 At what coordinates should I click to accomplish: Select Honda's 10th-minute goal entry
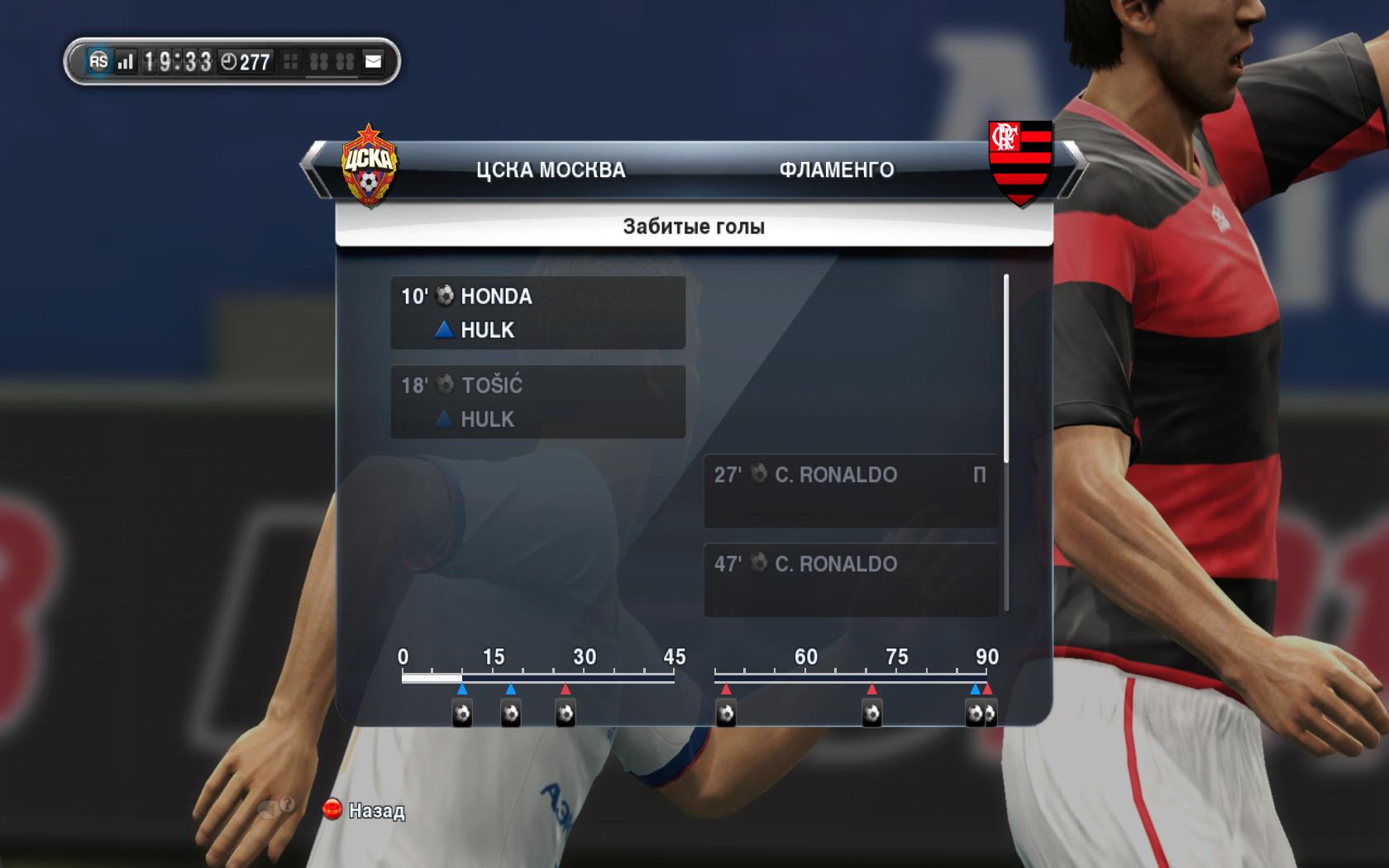537,312
